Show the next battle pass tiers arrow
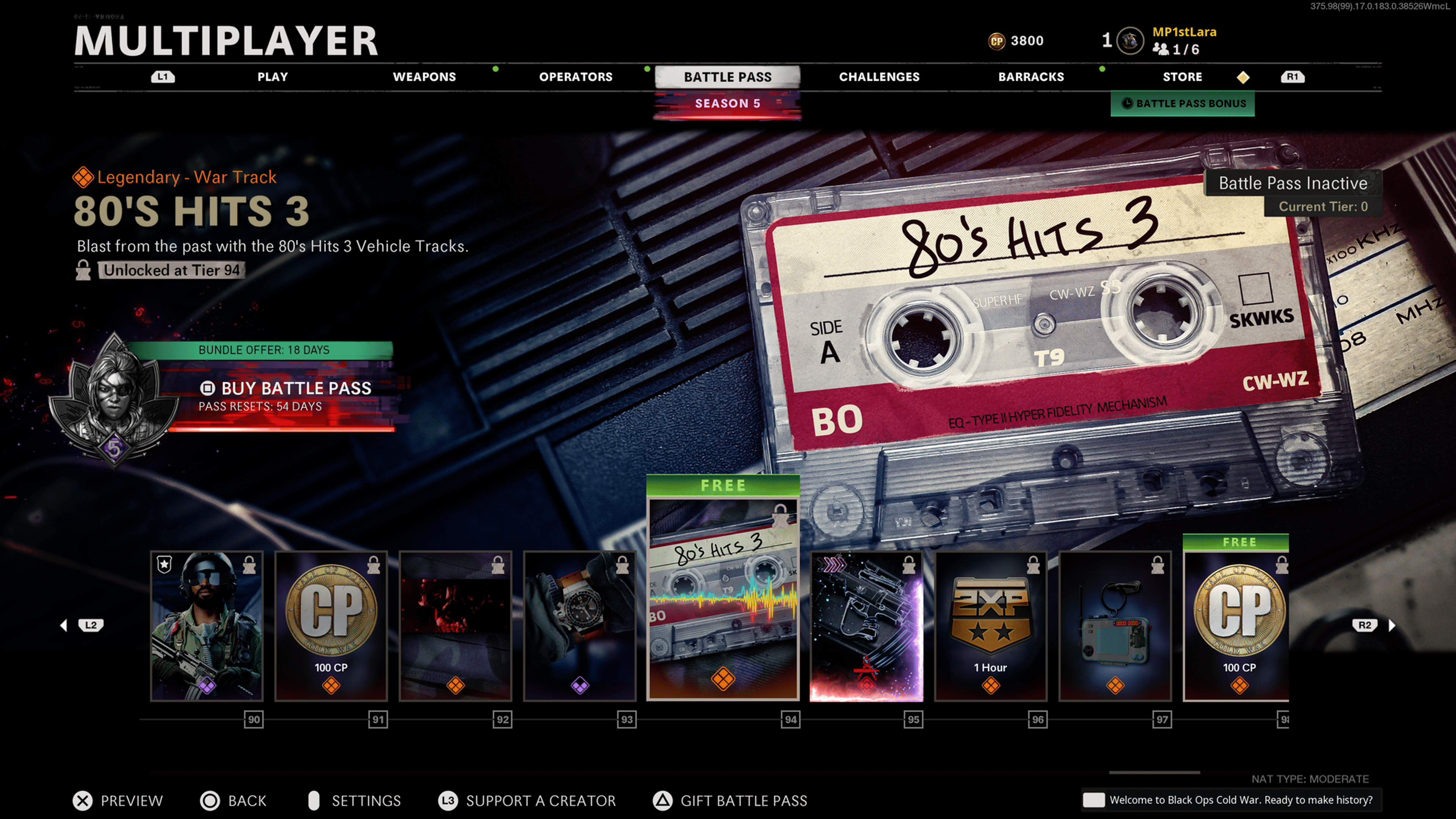 1392,625
